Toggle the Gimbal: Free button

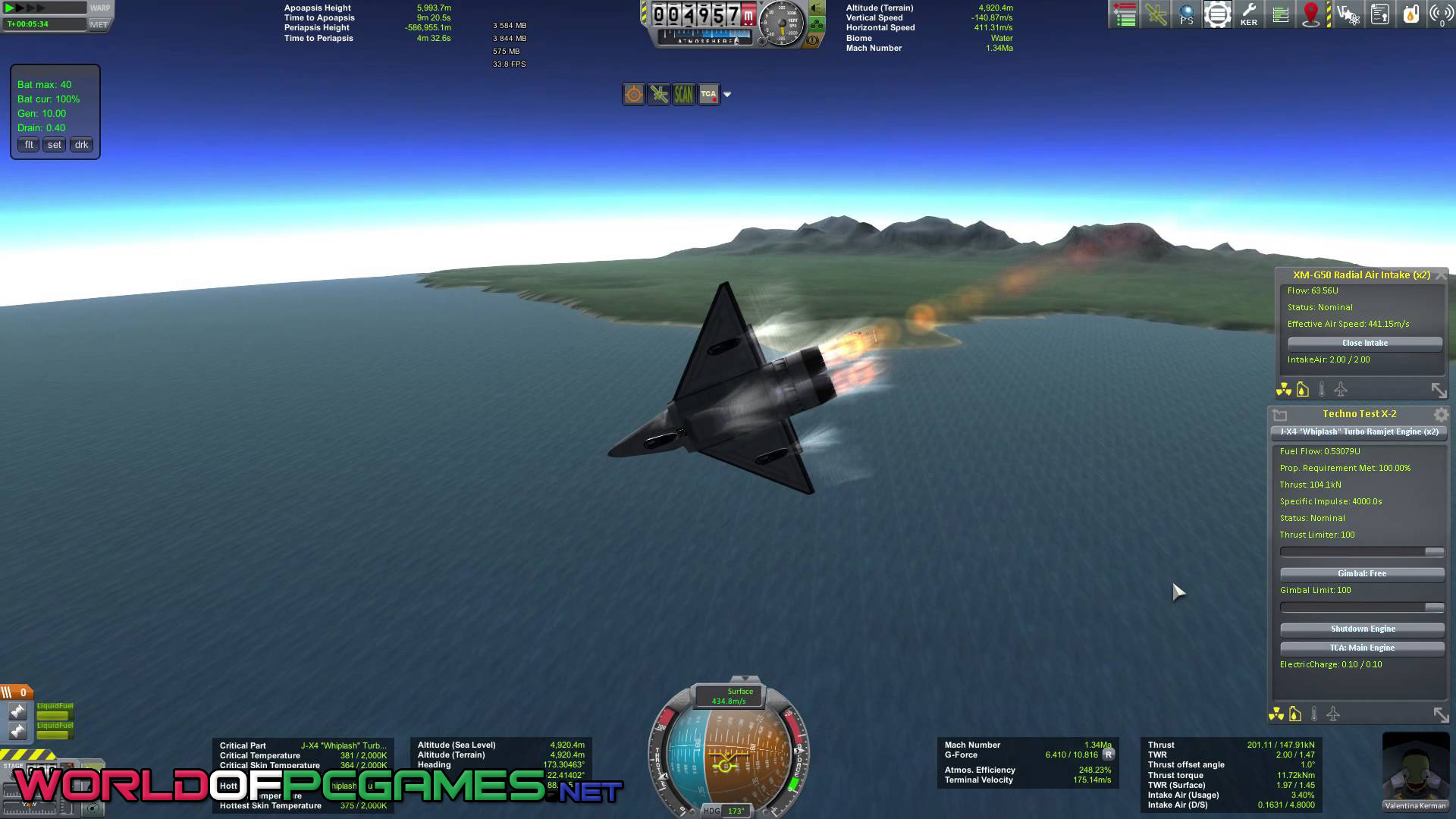pos(1362,573)
